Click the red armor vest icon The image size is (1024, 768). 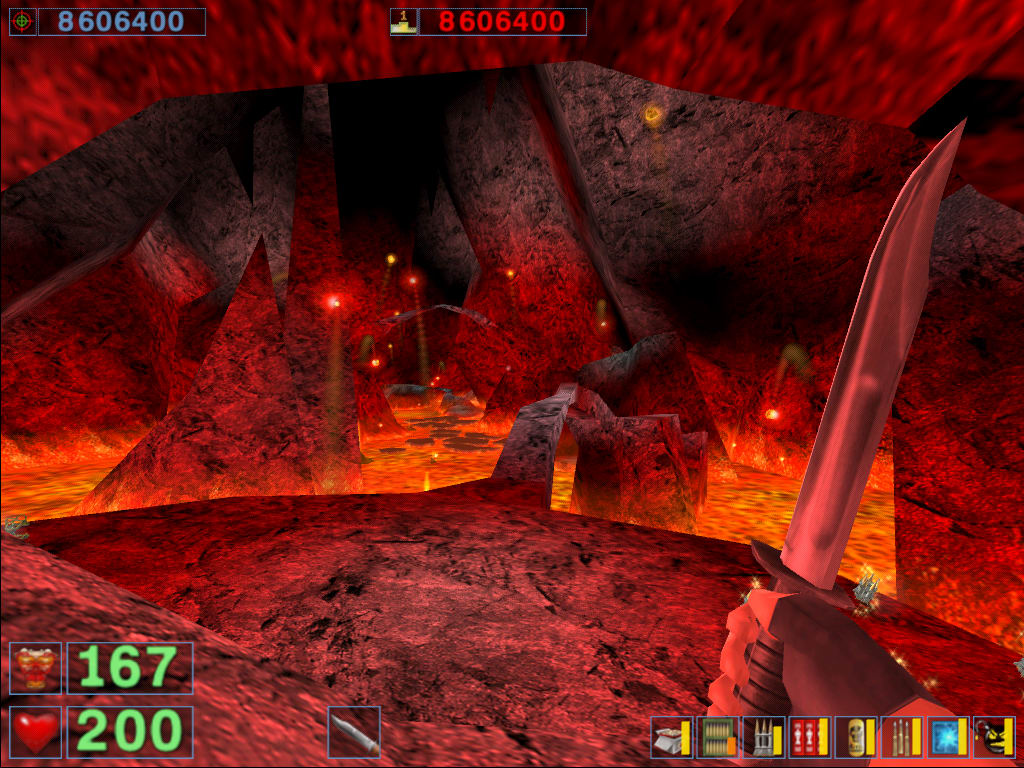(36, 668)
